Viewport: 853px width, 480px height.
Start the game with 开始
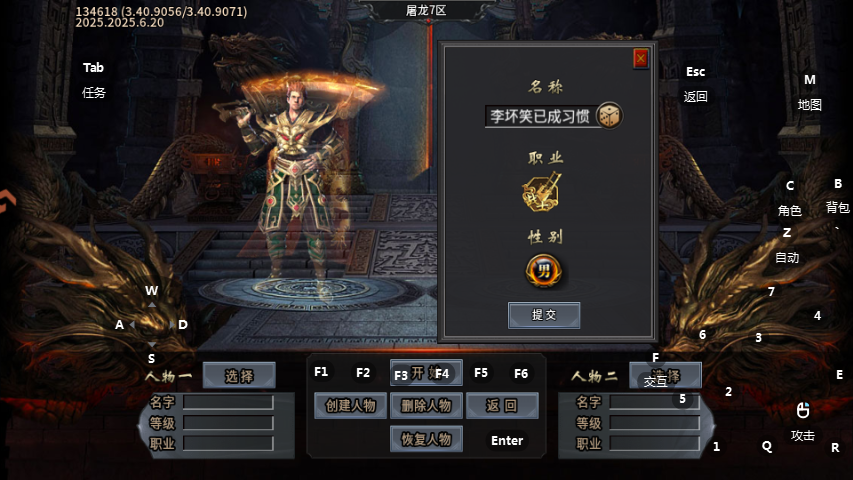[426, 373]
